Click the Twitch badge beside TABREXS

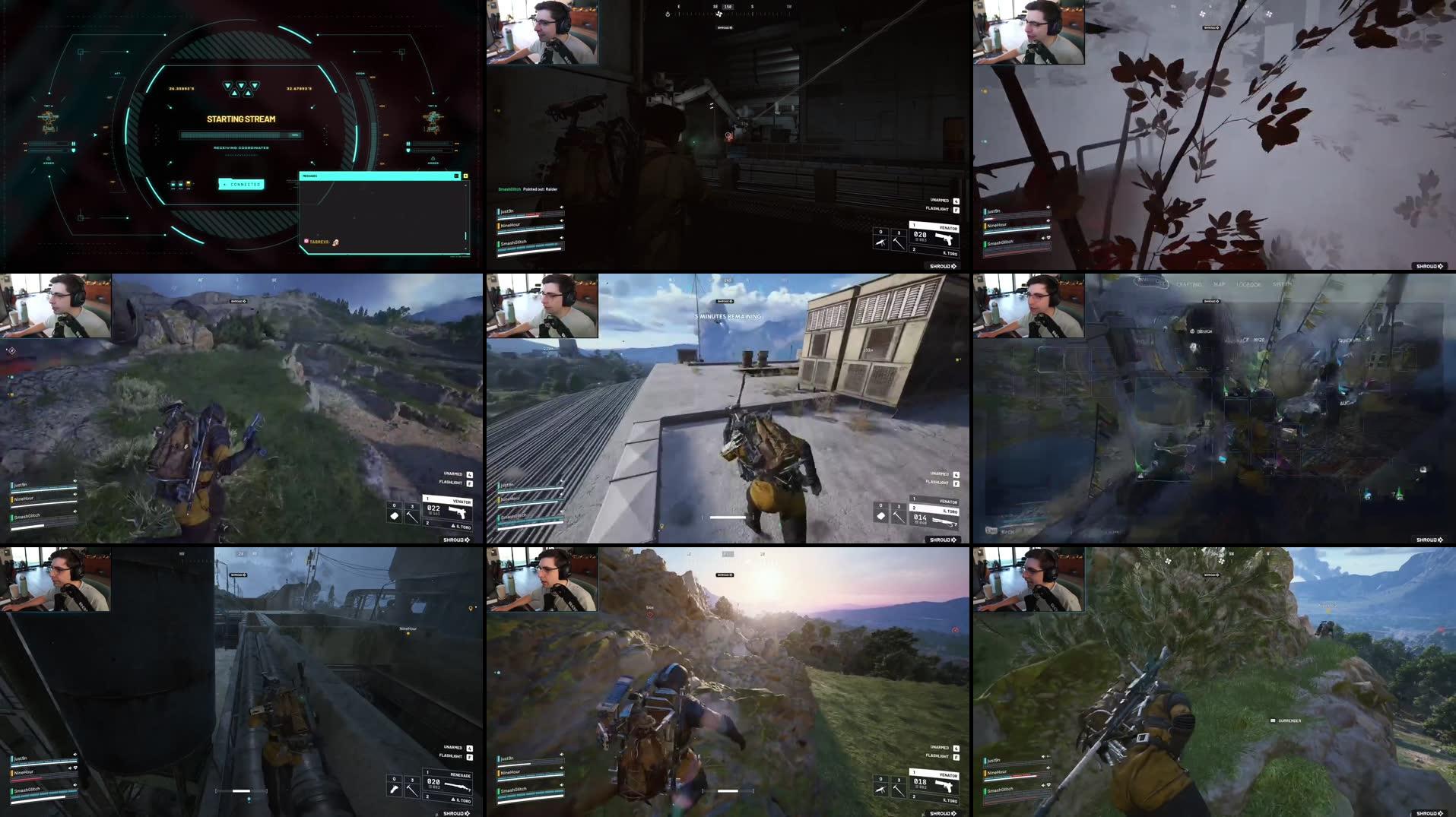click(306, 241)
